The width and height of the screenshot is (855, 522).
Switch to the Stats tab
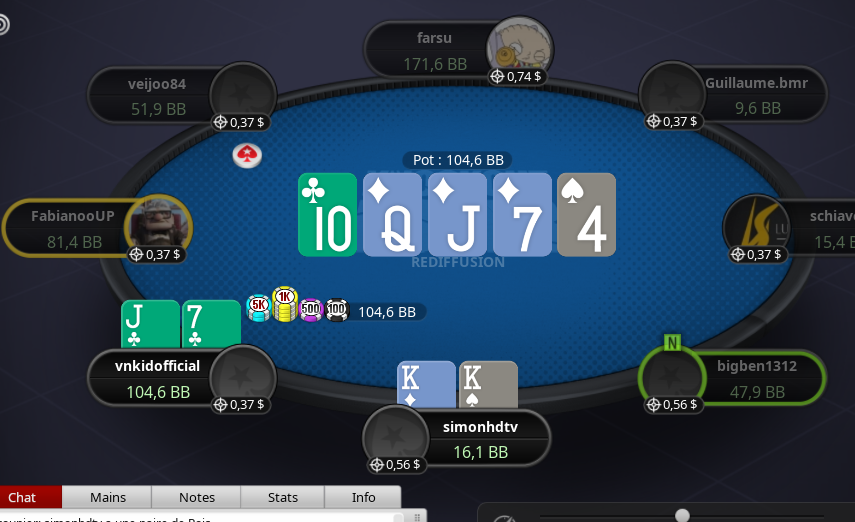pyautogui.click(x=283, y=497)
